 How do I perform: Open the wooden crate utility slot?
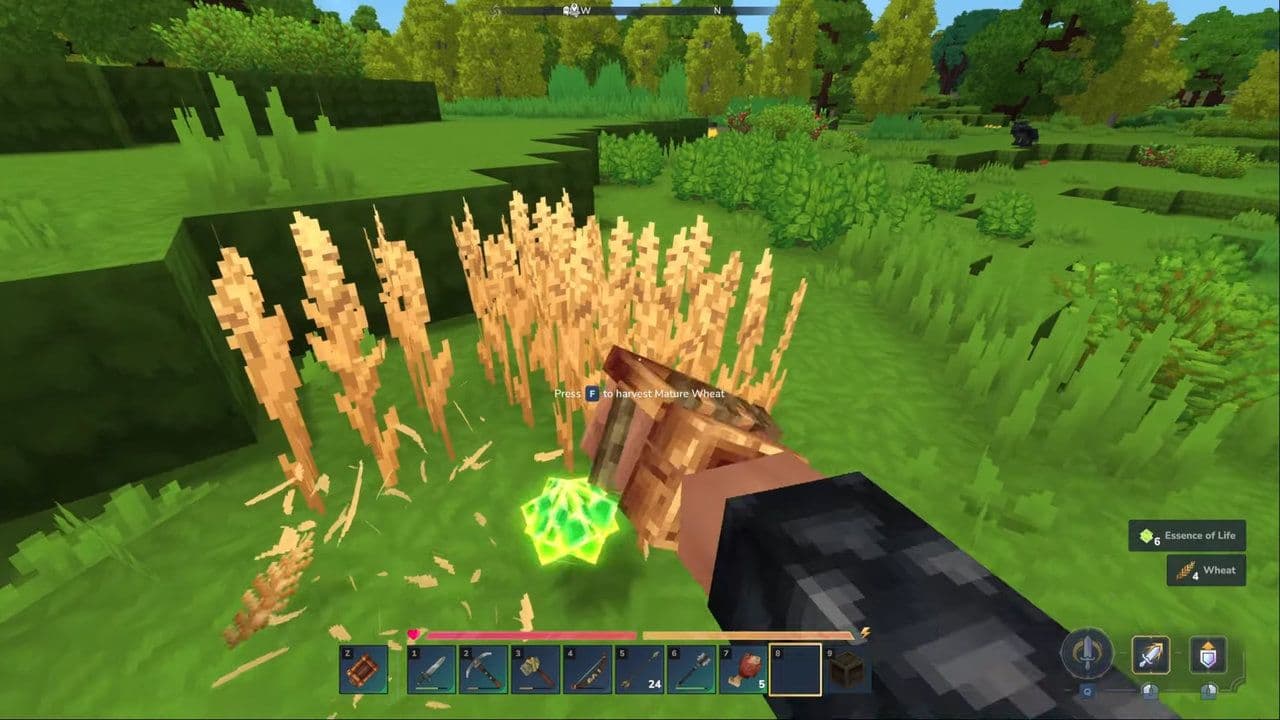362,669
